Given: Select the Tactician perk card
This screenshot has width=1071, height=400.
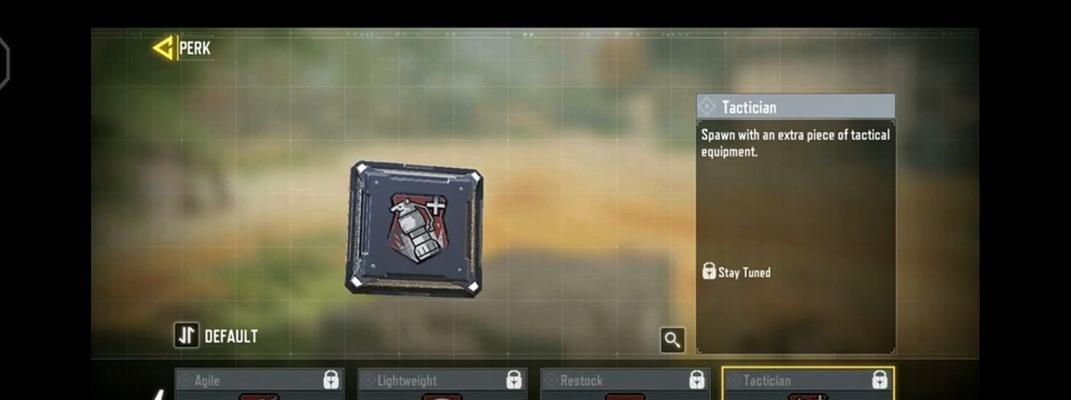Looking at the screenshot, I should (x=807, y=385).
